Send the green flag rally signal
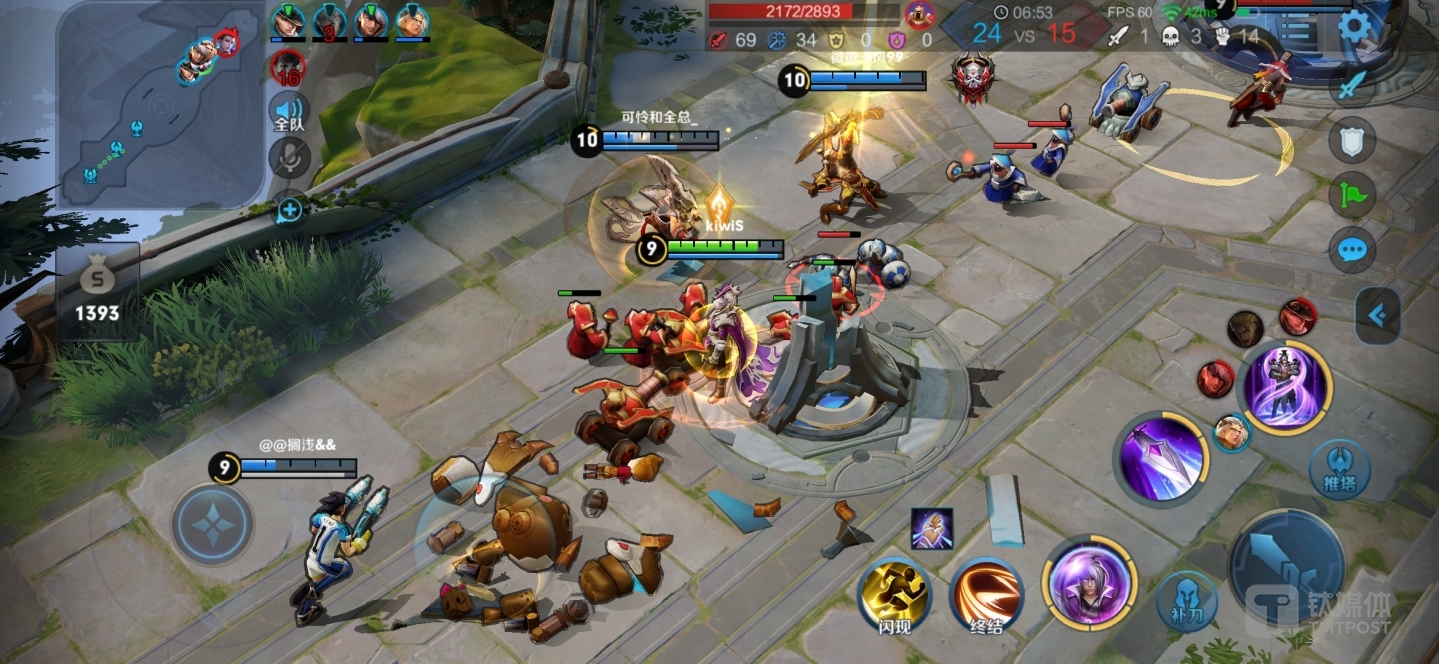 (x=1351, y=194)
